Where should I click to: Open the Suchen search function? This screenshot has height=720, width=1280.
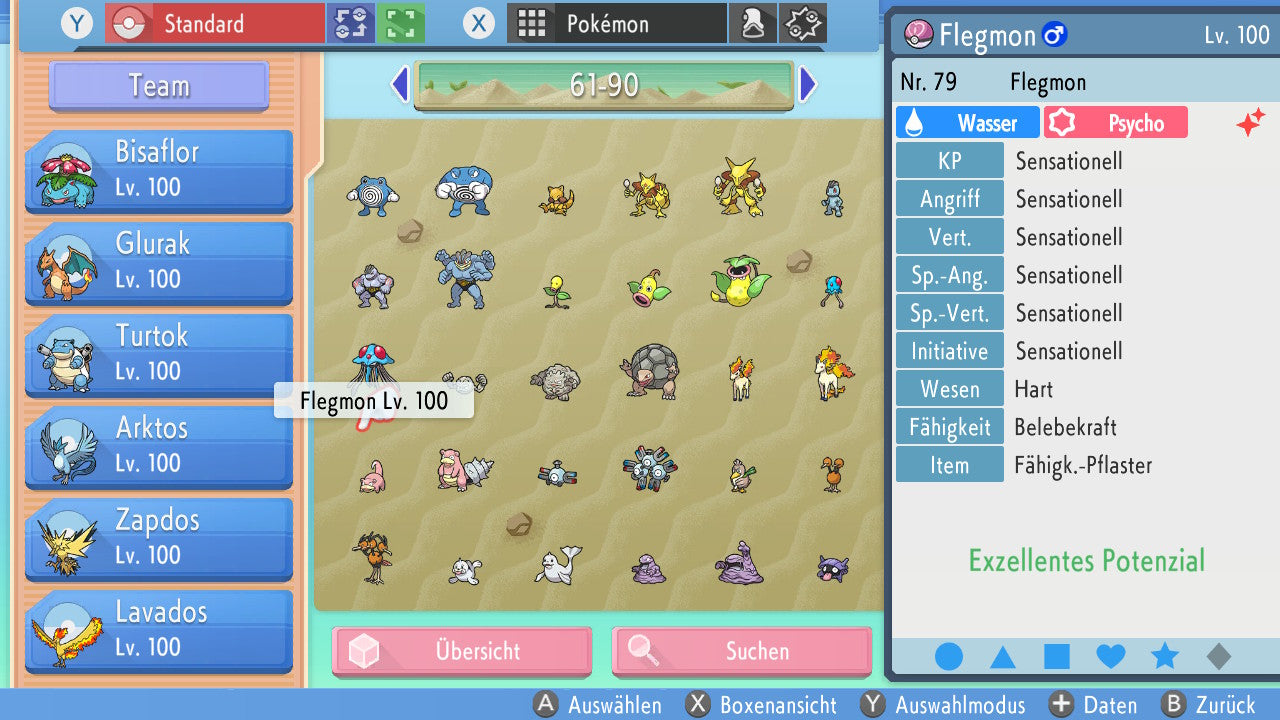point(742,651)
